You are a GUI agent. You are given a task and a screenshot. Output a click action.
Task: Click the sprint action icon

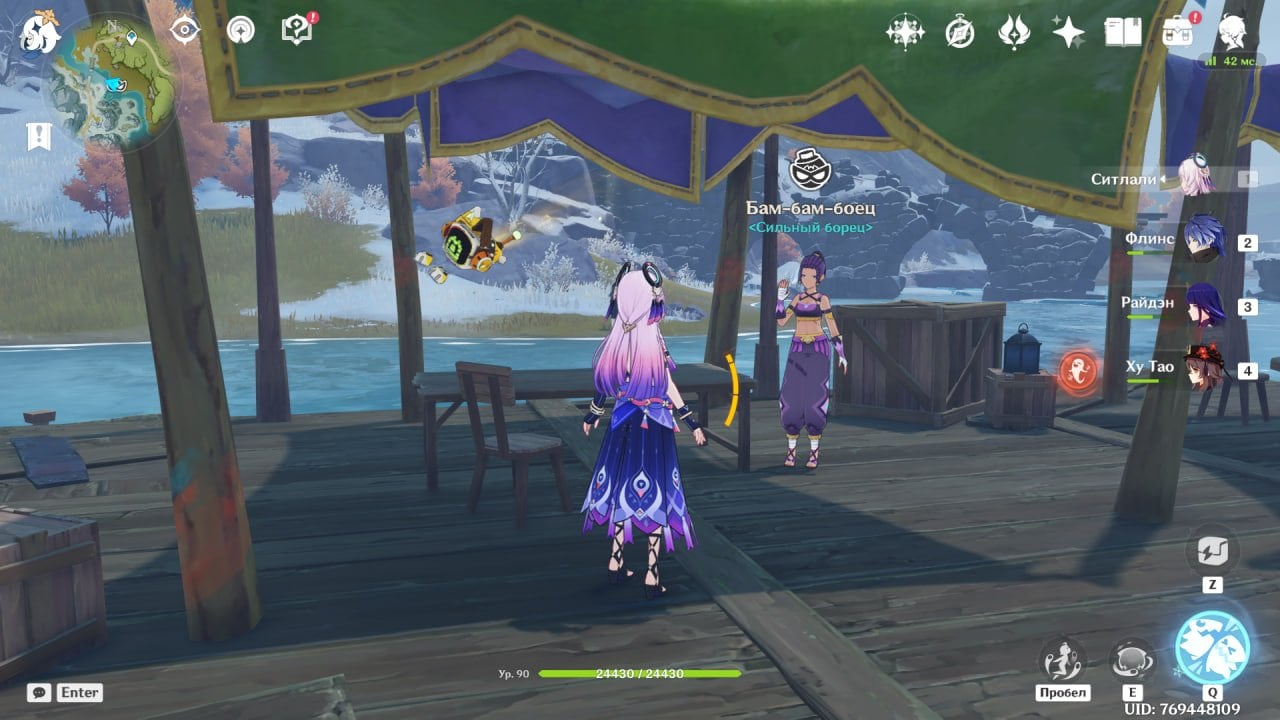point(1062,660)
